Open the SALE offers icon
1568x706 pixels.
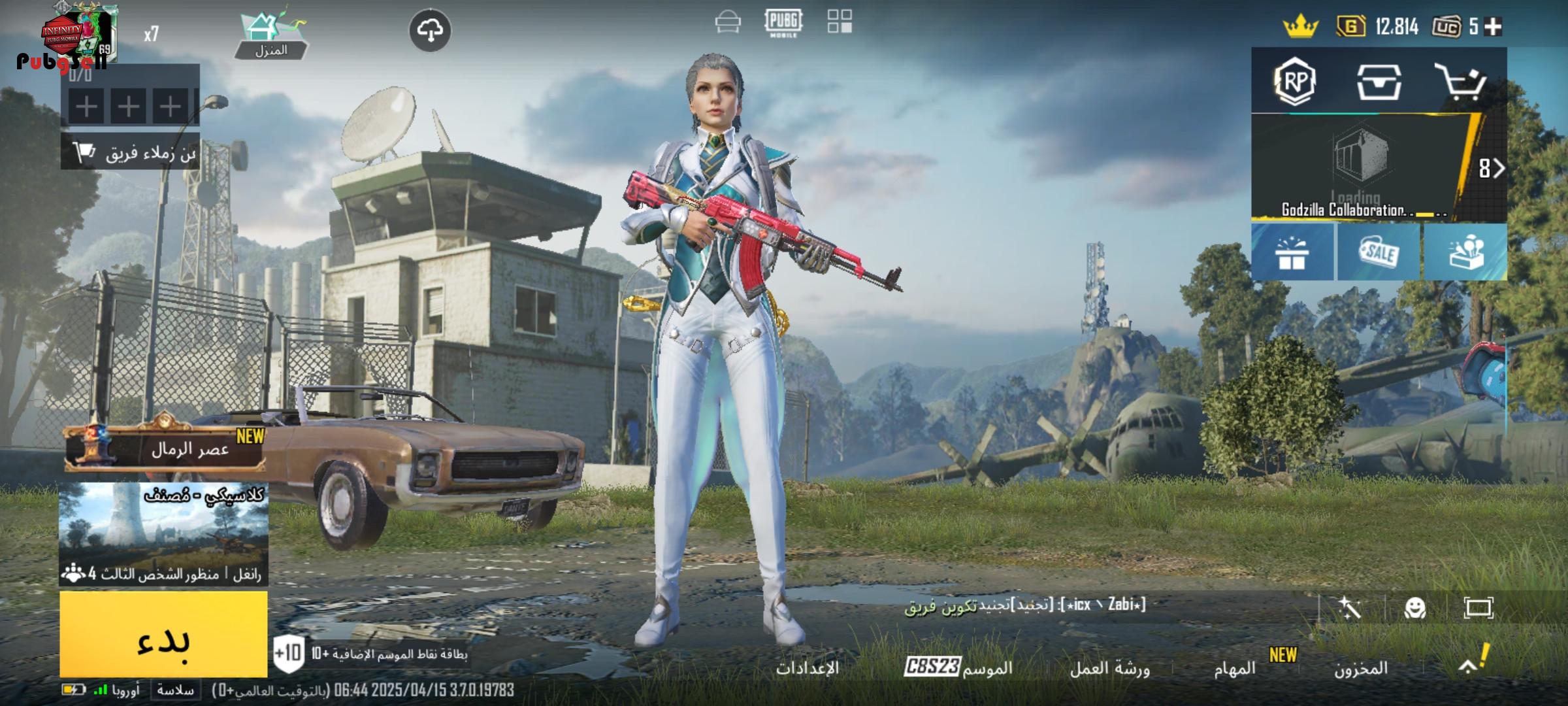(x=1379, y=253)
